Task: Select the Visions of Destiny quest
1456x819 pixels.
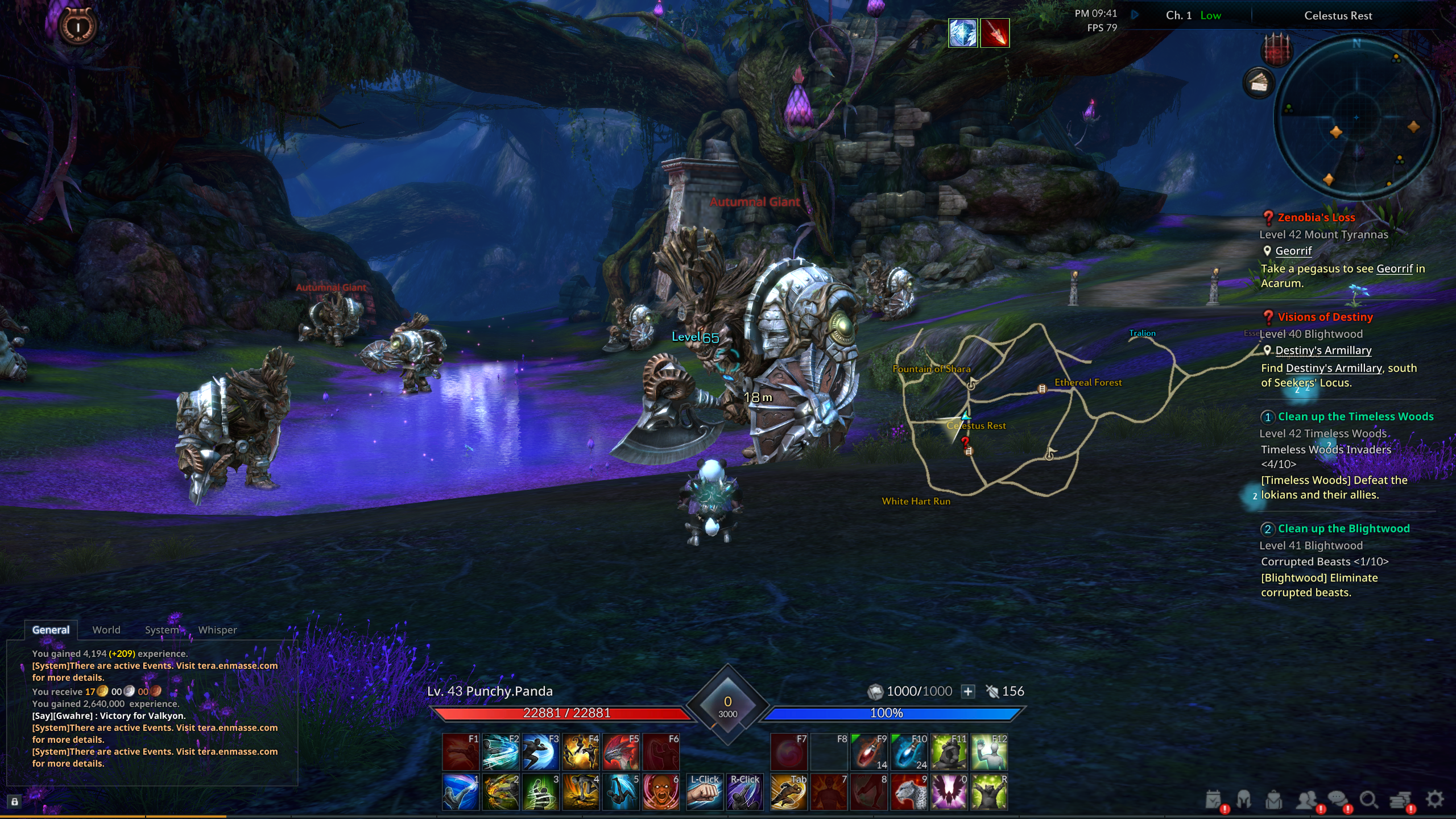Action: [x=1325, y=317]
